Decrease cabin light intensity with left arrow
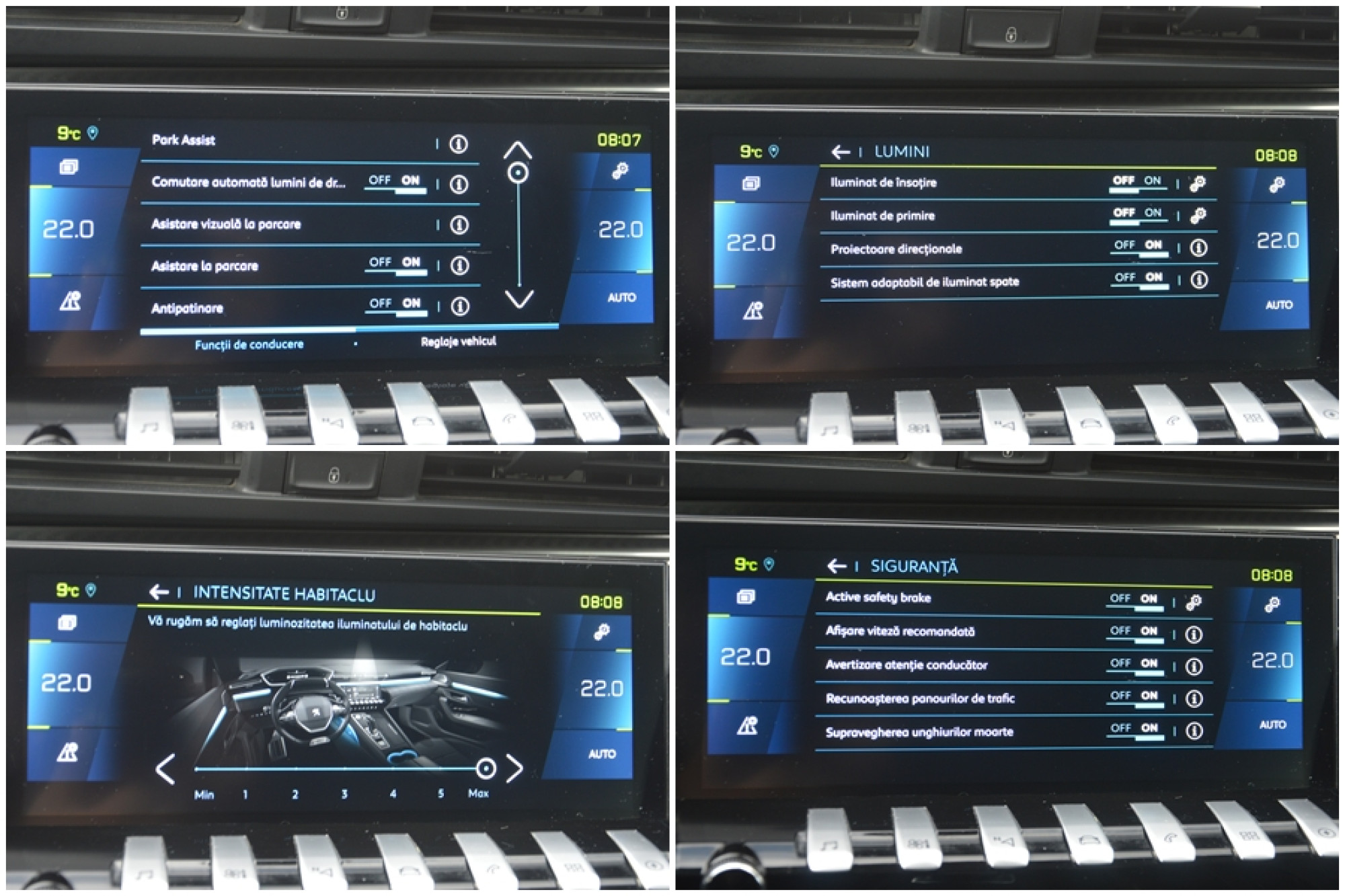The height and width of the screenshot is (896, 1345). [x=165, y=769]
